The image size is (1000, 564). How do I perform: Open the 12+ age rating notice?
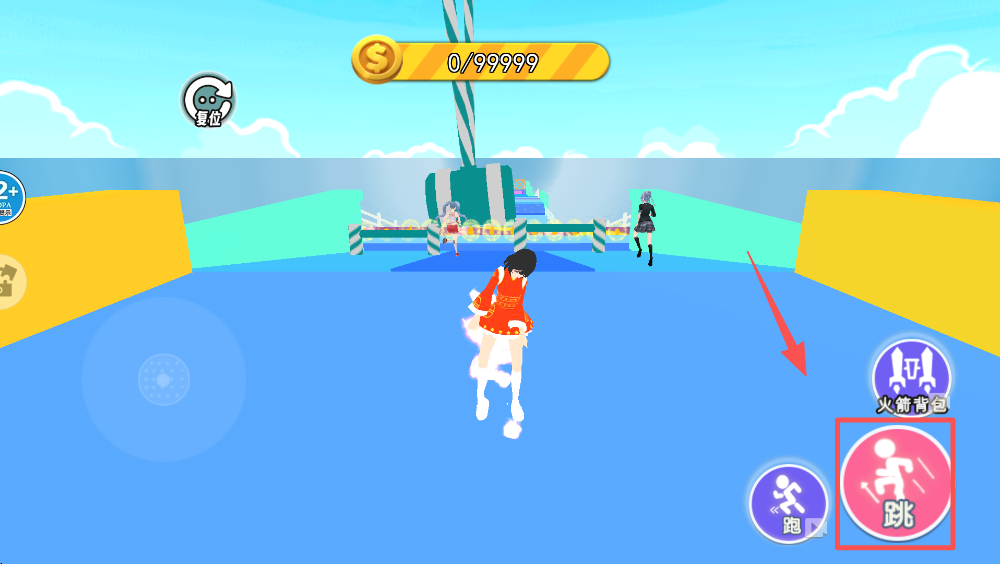point(8,197)
